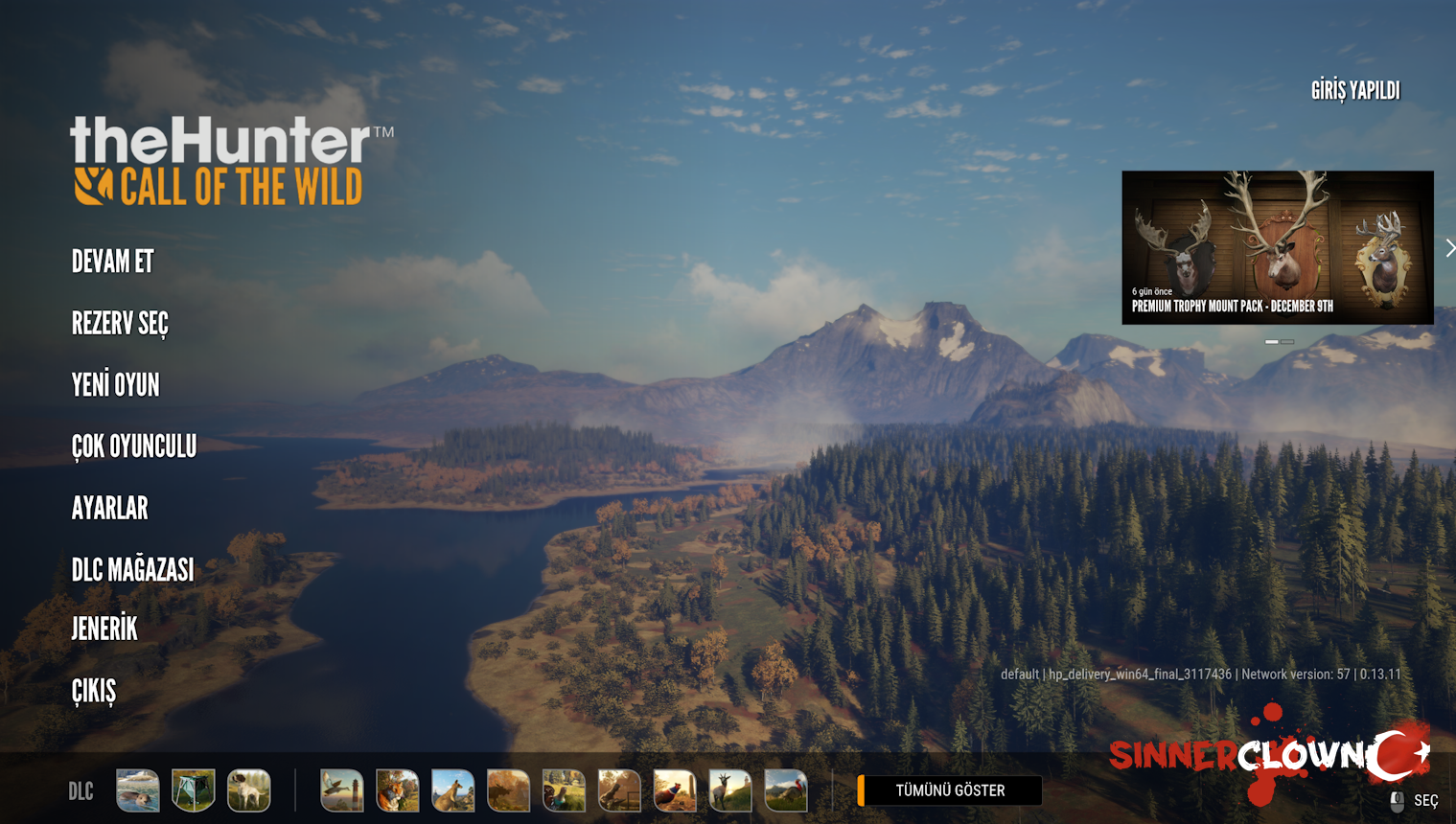Viewport: 1456px width, 824px height.
Task: Select the hunting dog DLC icon
Action: 249,790
